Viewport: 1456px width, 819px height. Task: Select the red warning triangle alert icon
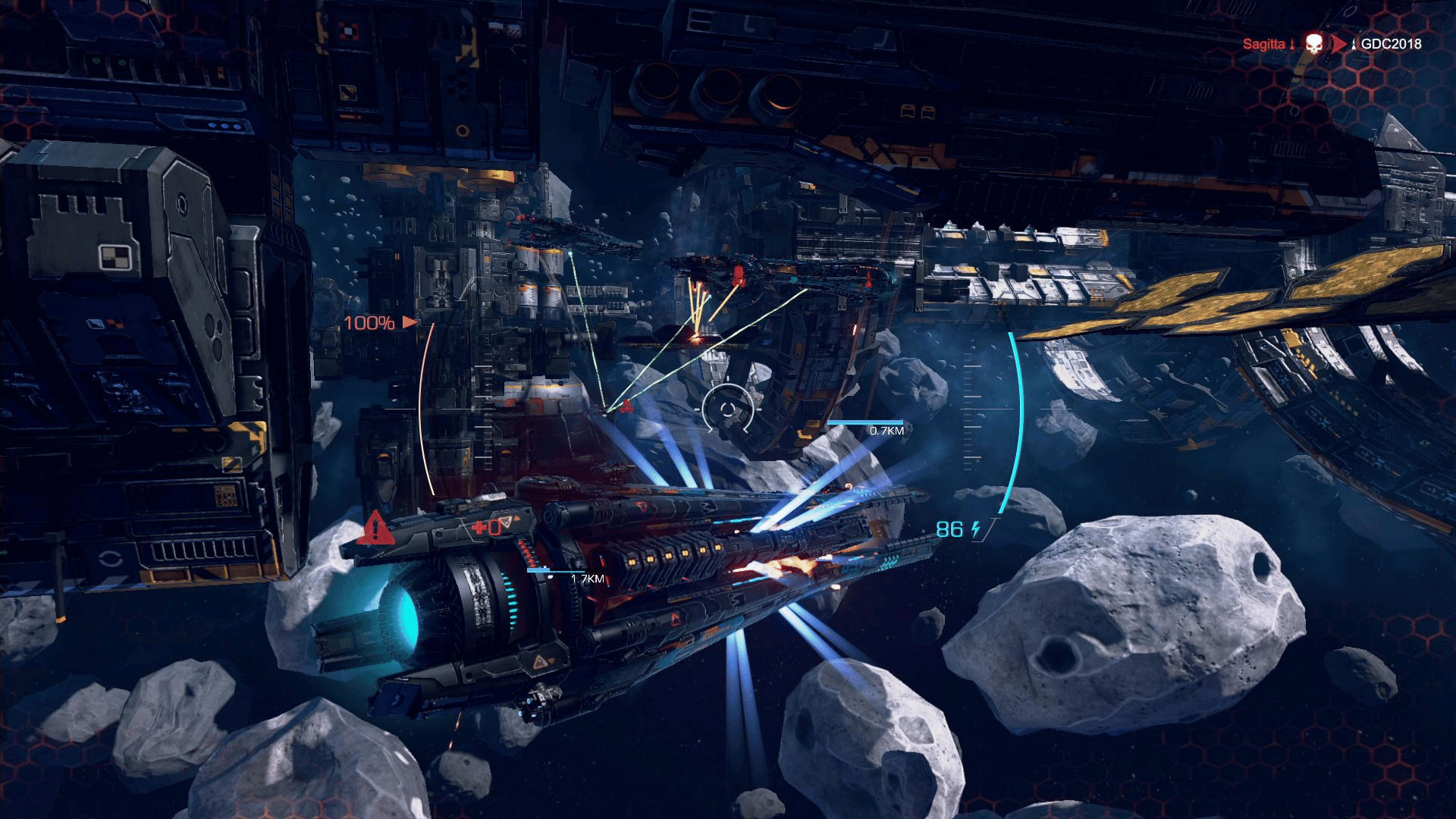click(375, 529)
